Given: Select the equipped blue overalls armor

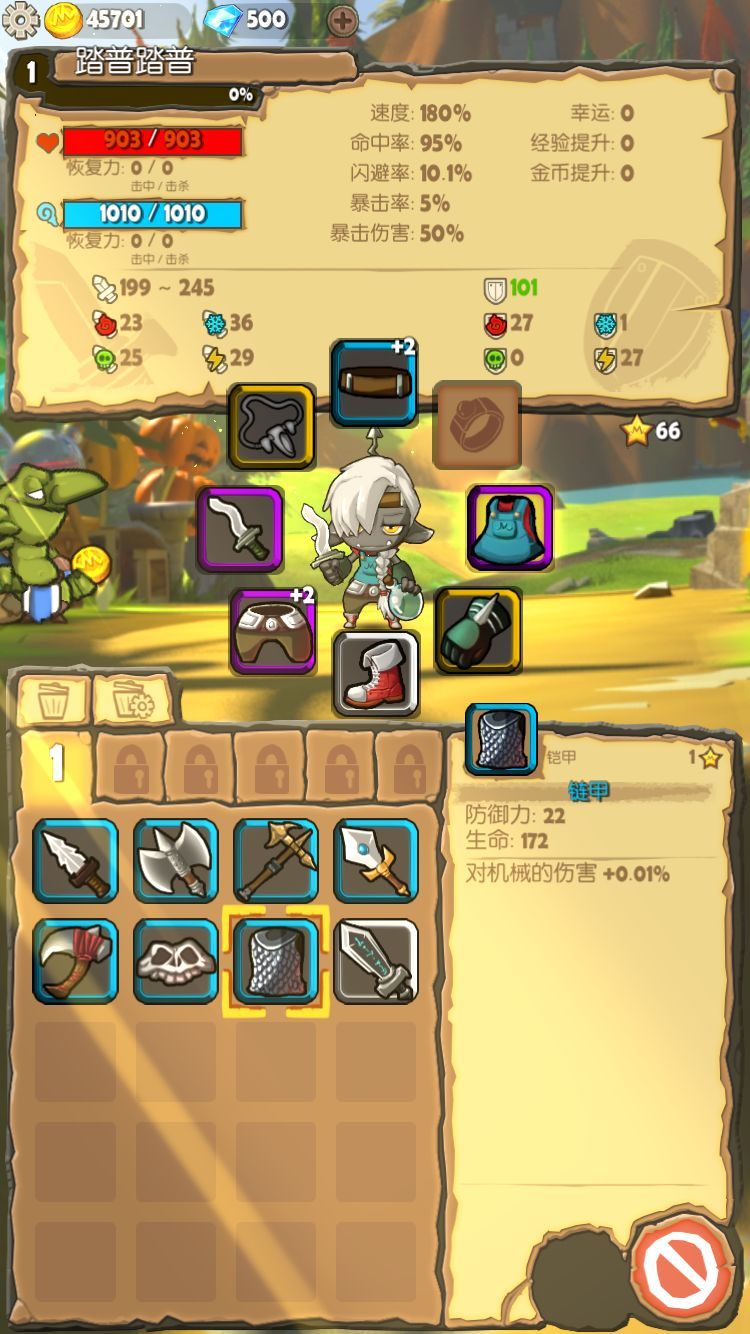Looking at the screenshot, I should (510, 528).
